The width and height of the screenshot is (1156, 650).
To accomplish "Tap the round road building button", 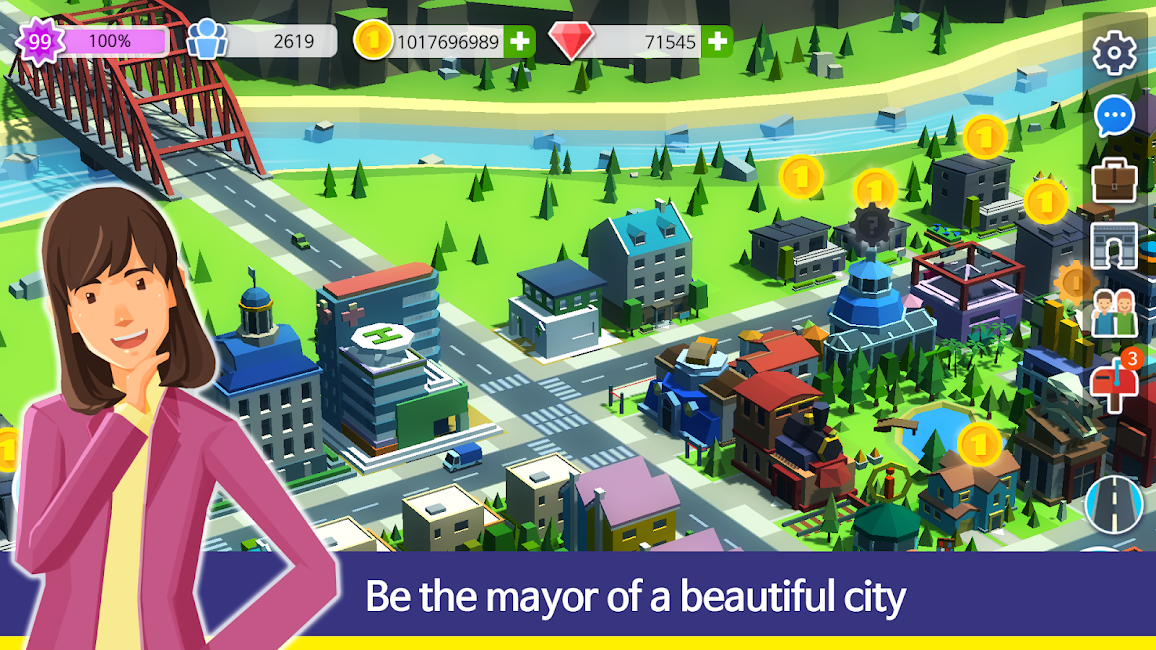I will (1113, 505).
